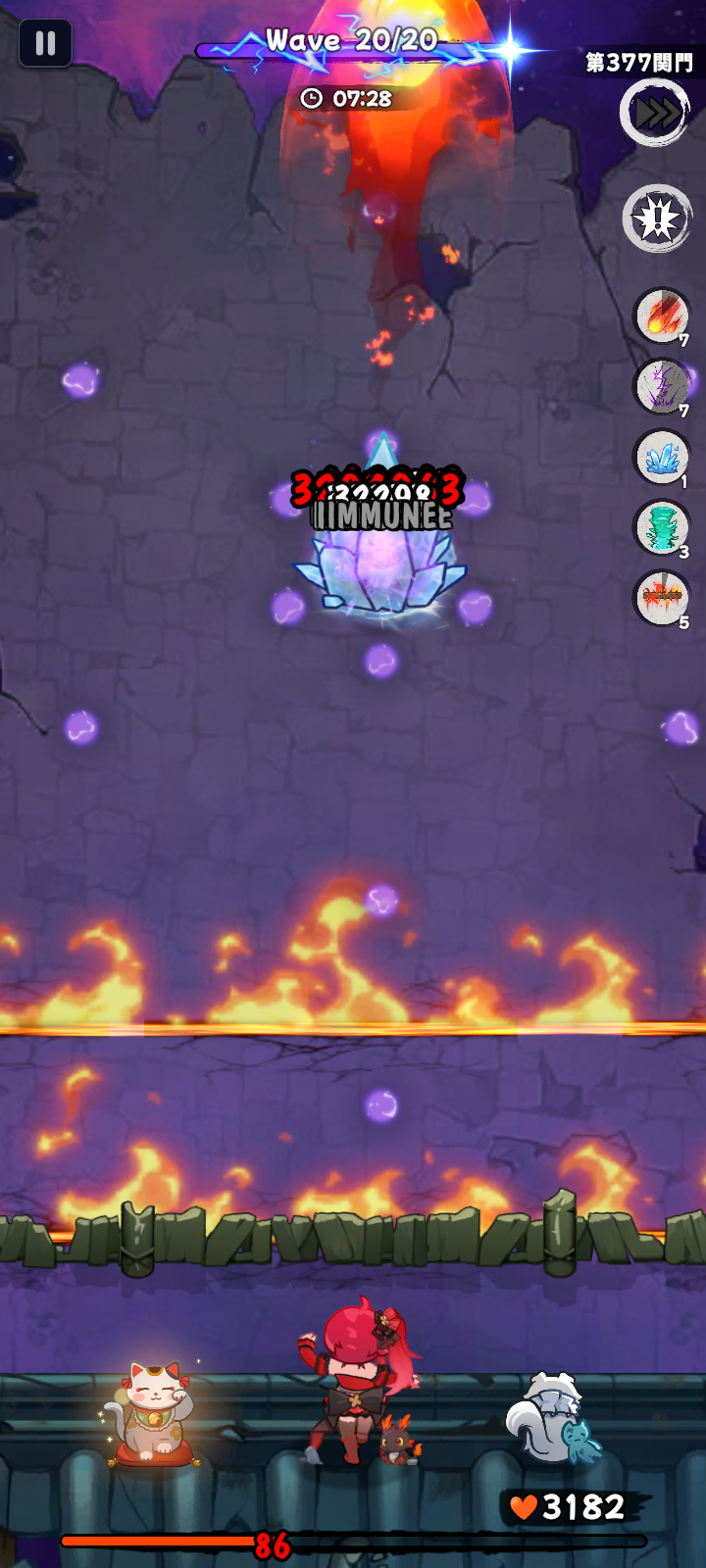Activate the ice crystal skill
This screenshot has width=706, height=1568.
pyautogui.click(x=662, y=457)
